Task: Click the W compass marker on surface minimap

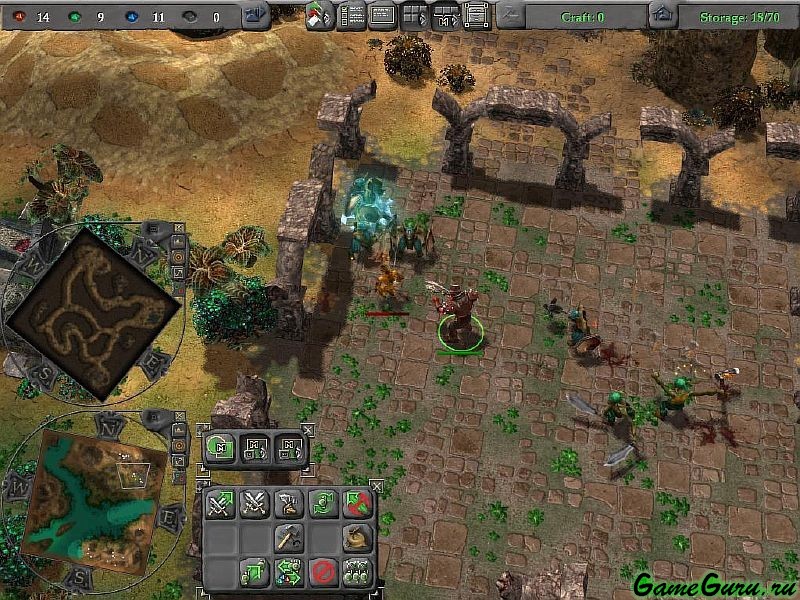Action: pyautogui.click(x=16, y=486)
